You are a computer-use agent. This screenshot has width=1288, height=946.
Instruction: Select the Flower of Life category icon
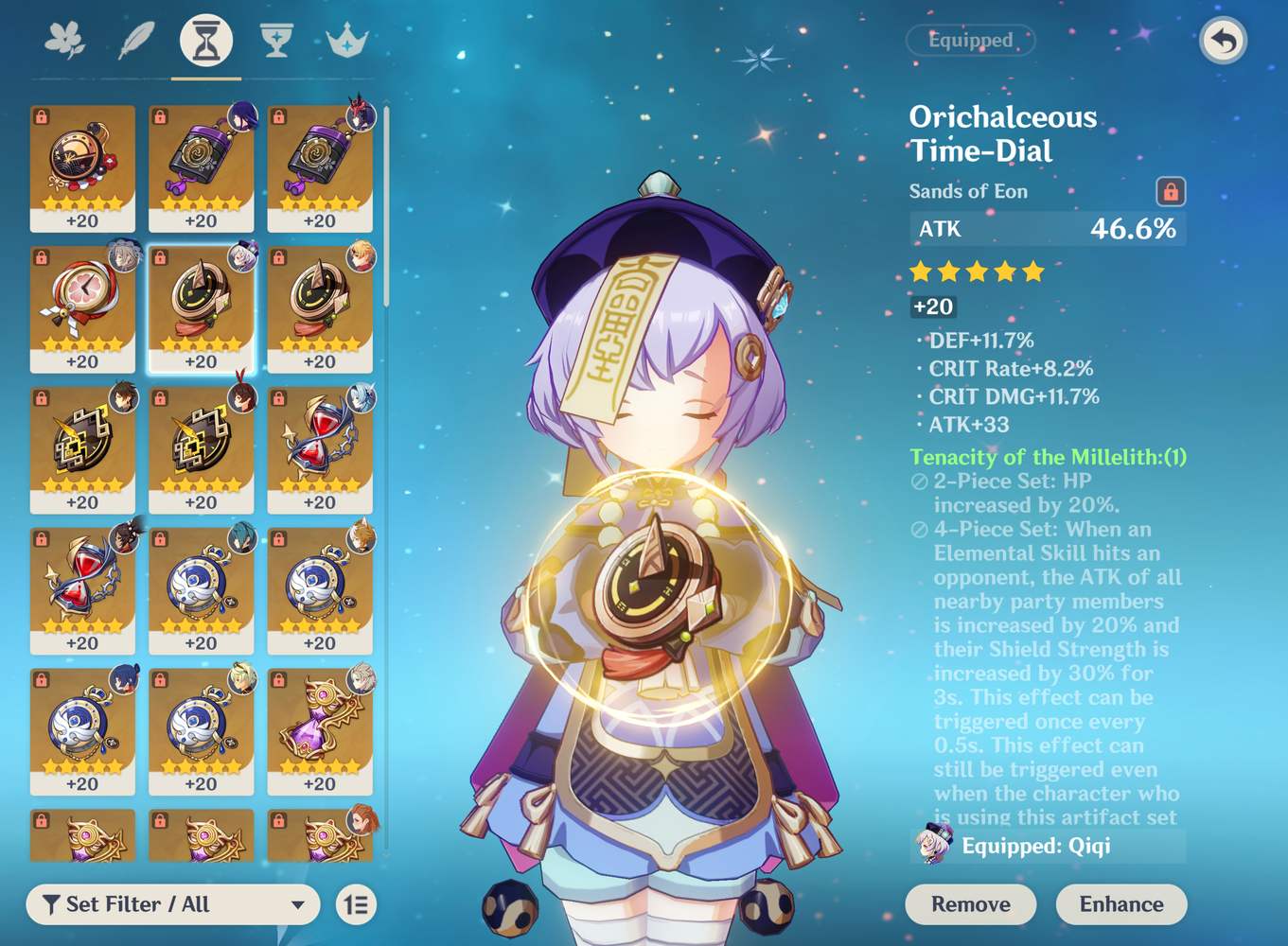point(66,40)
